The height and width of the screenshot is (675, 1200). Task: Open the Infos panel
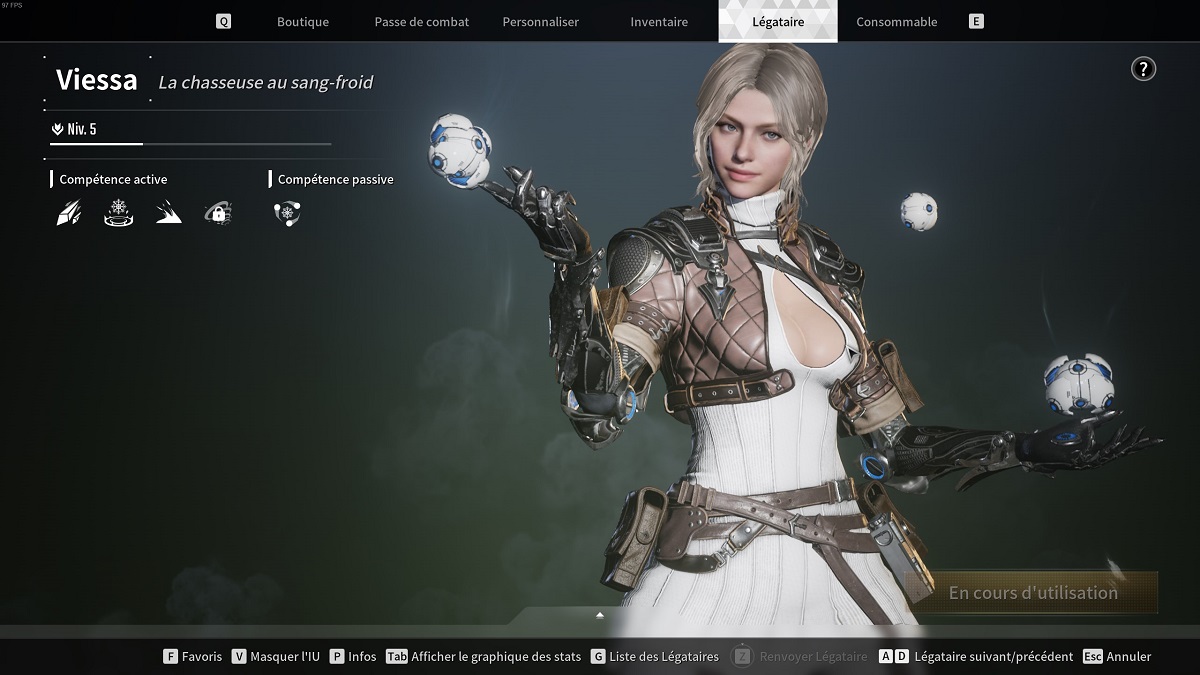coord(353,657)
